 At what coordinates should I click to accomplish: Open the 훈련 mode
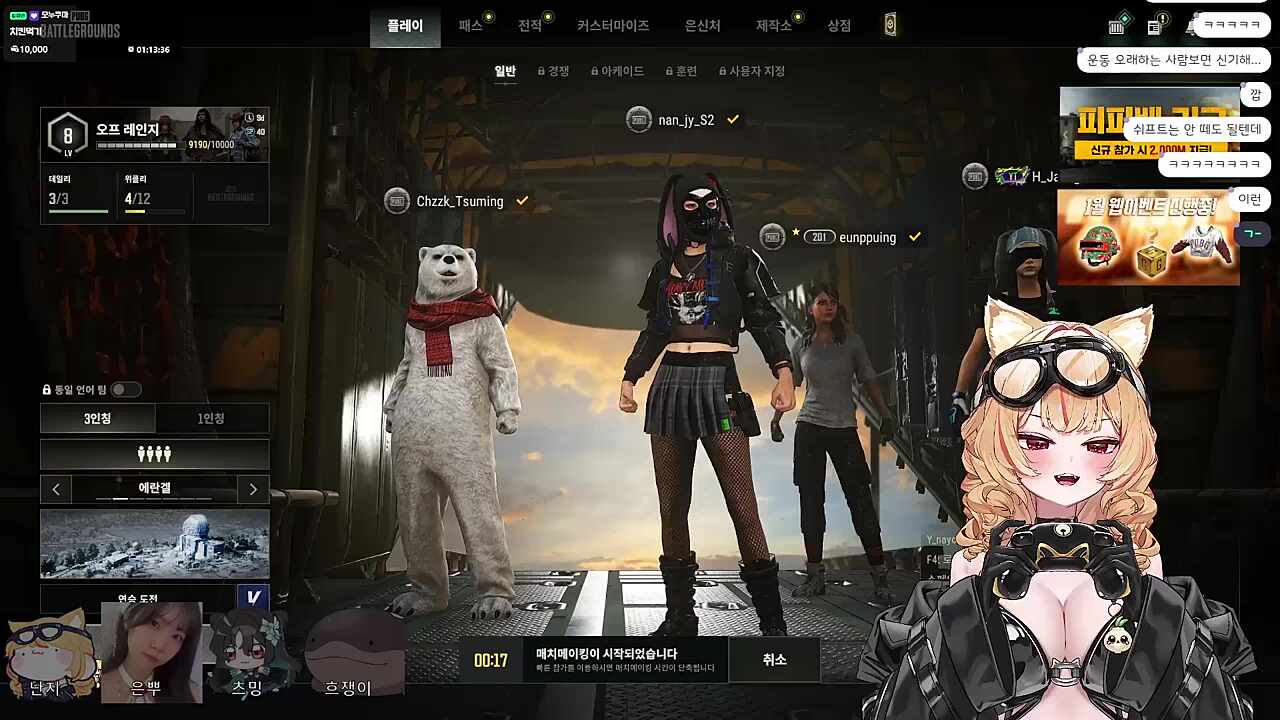click(682, 71)
